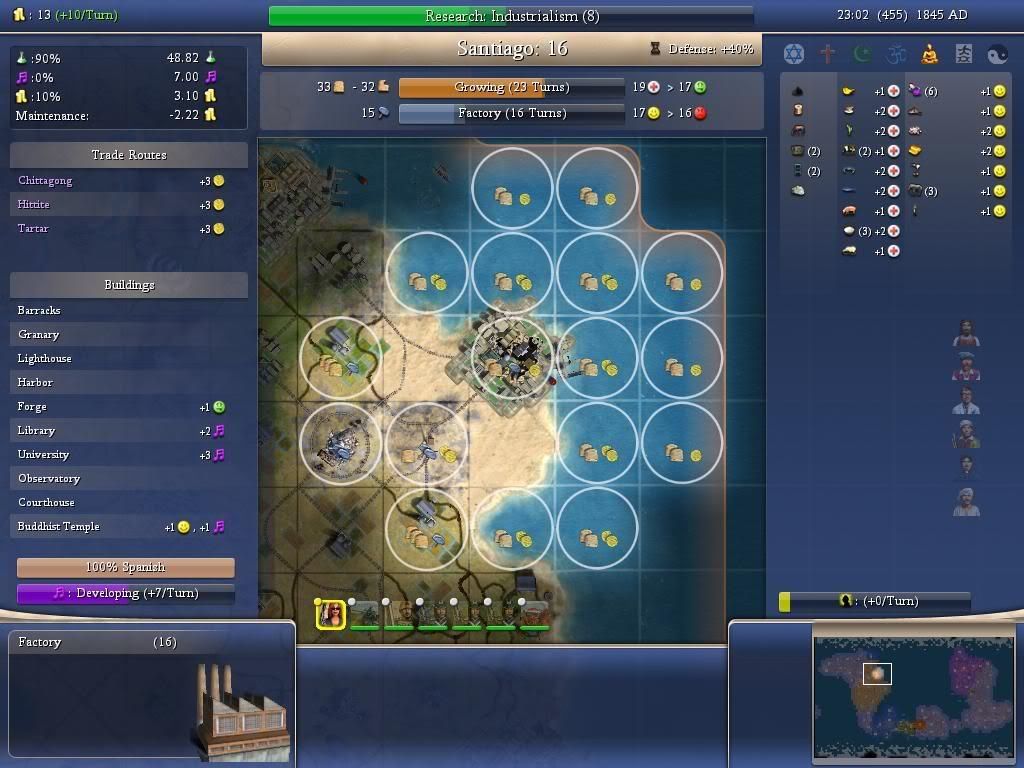Select the Buddhism religion icon
Viewport: 1024px width, 768px height.
point(929,53)
